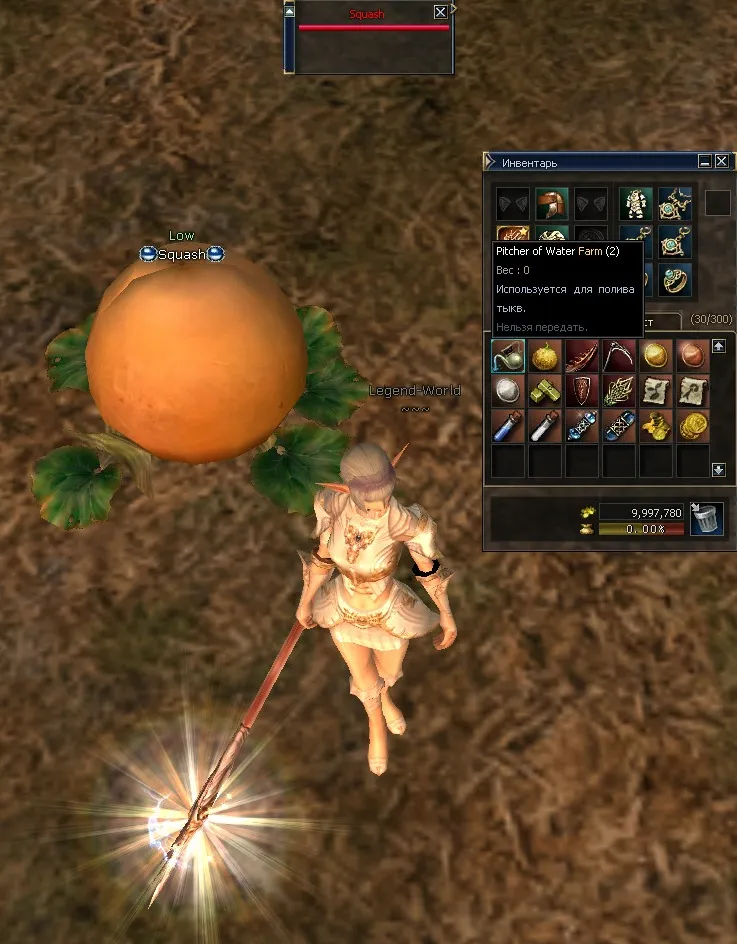Select the silver round orb item
Viewport: 737px width, 944px height.
[508, 390]
